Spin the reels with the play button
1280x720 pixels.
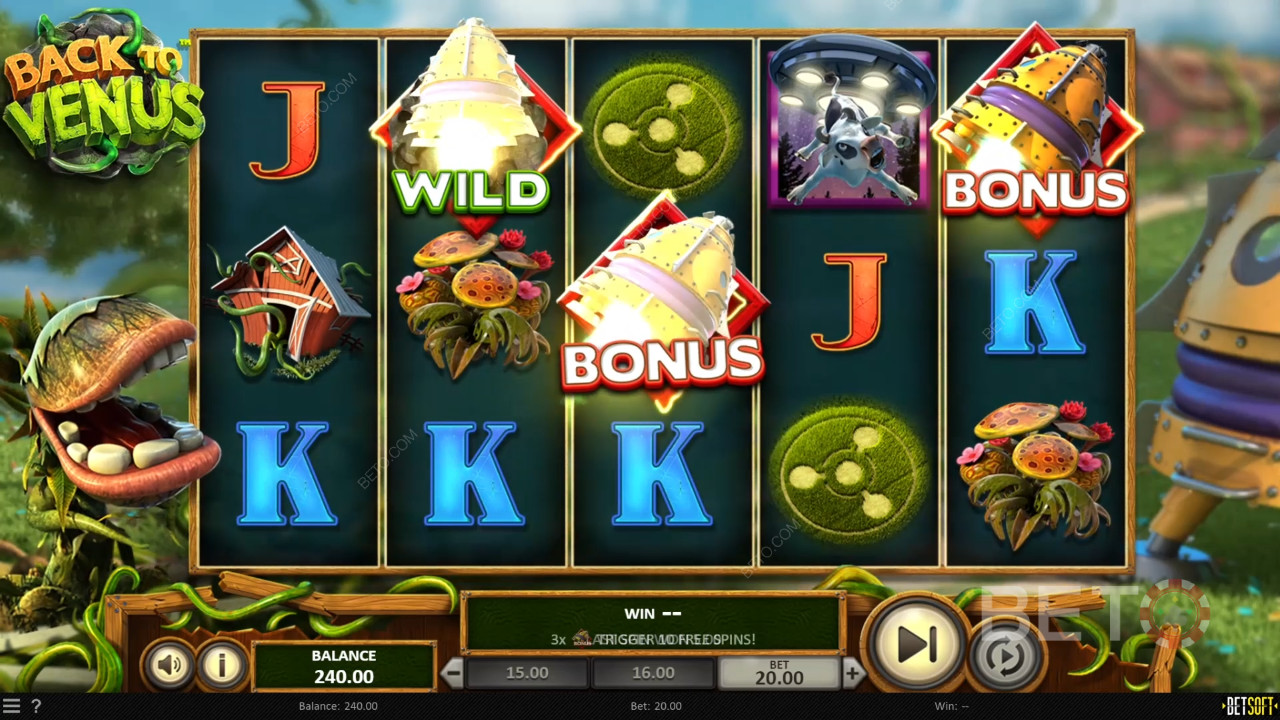click(x=915, y=645)
